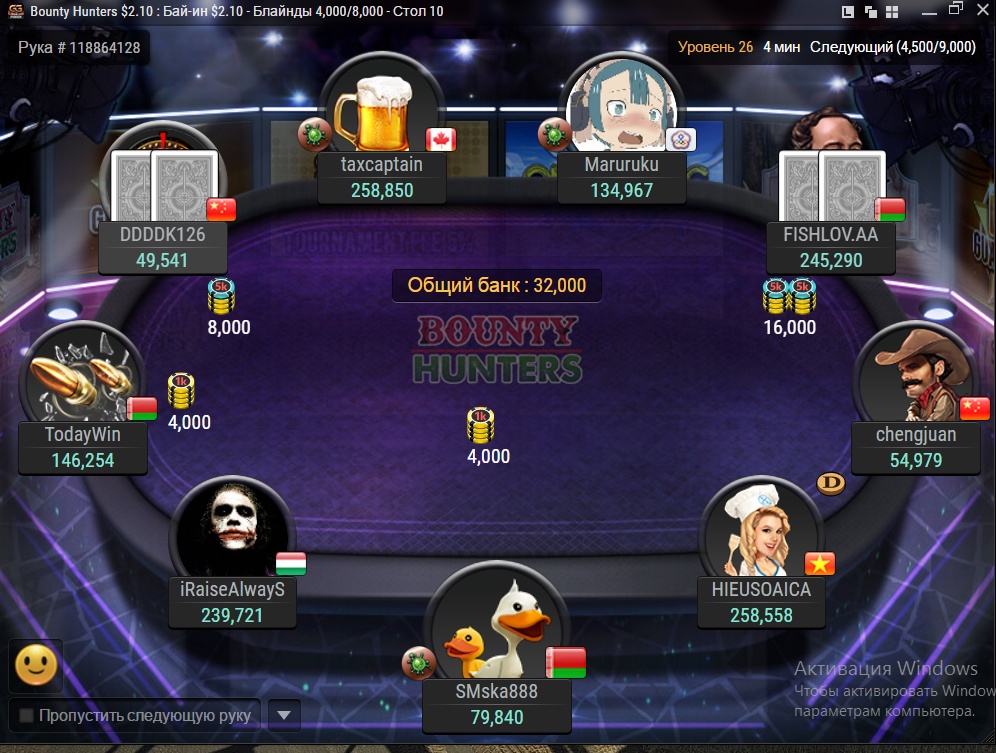Minimize the poker table window
The height and width of the screenshot is (753, 996).
click(928, 11)
